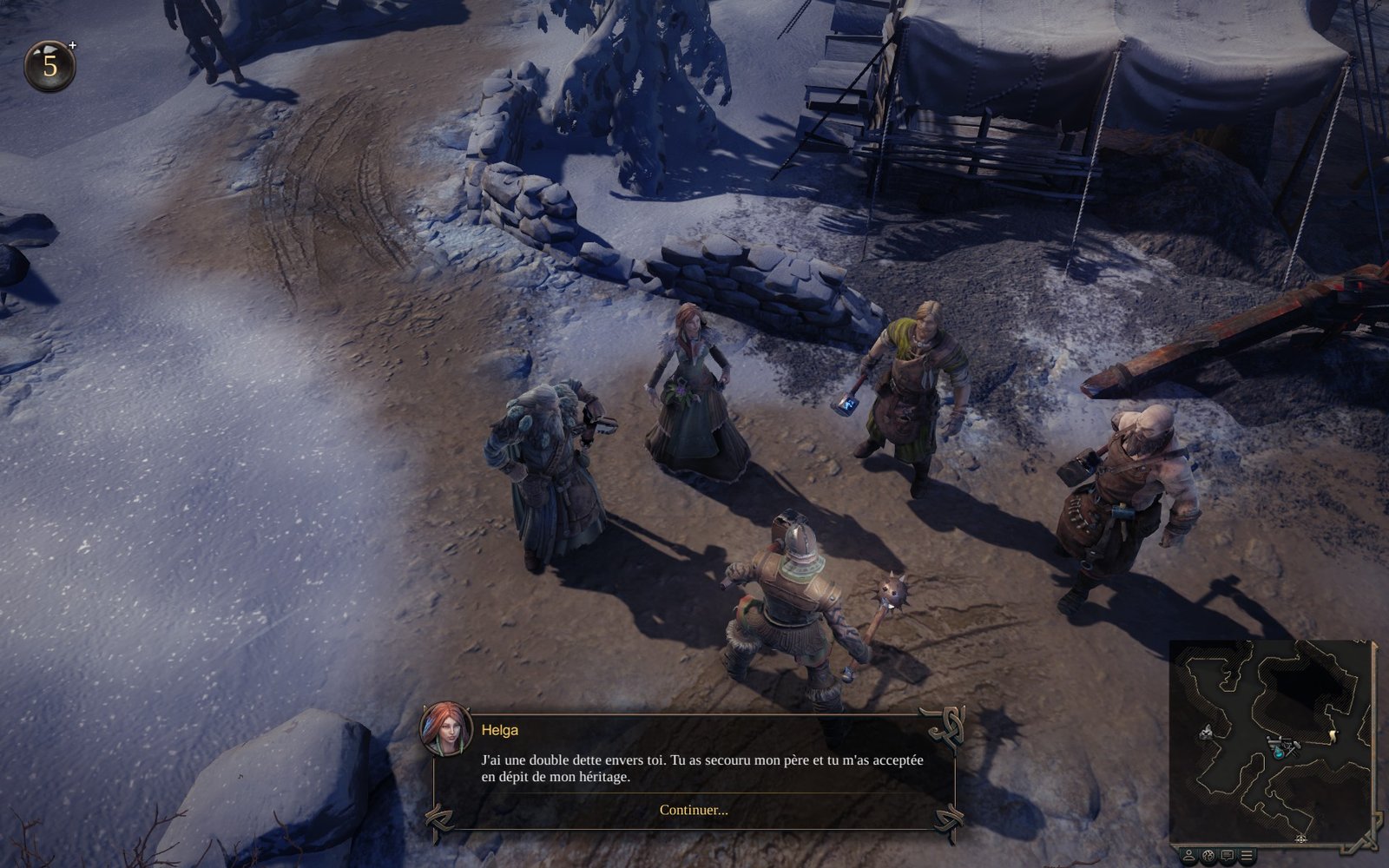1389x868 pixels.
Task: Select the grey rock marker on the minimap
Action: point(1208,733)
